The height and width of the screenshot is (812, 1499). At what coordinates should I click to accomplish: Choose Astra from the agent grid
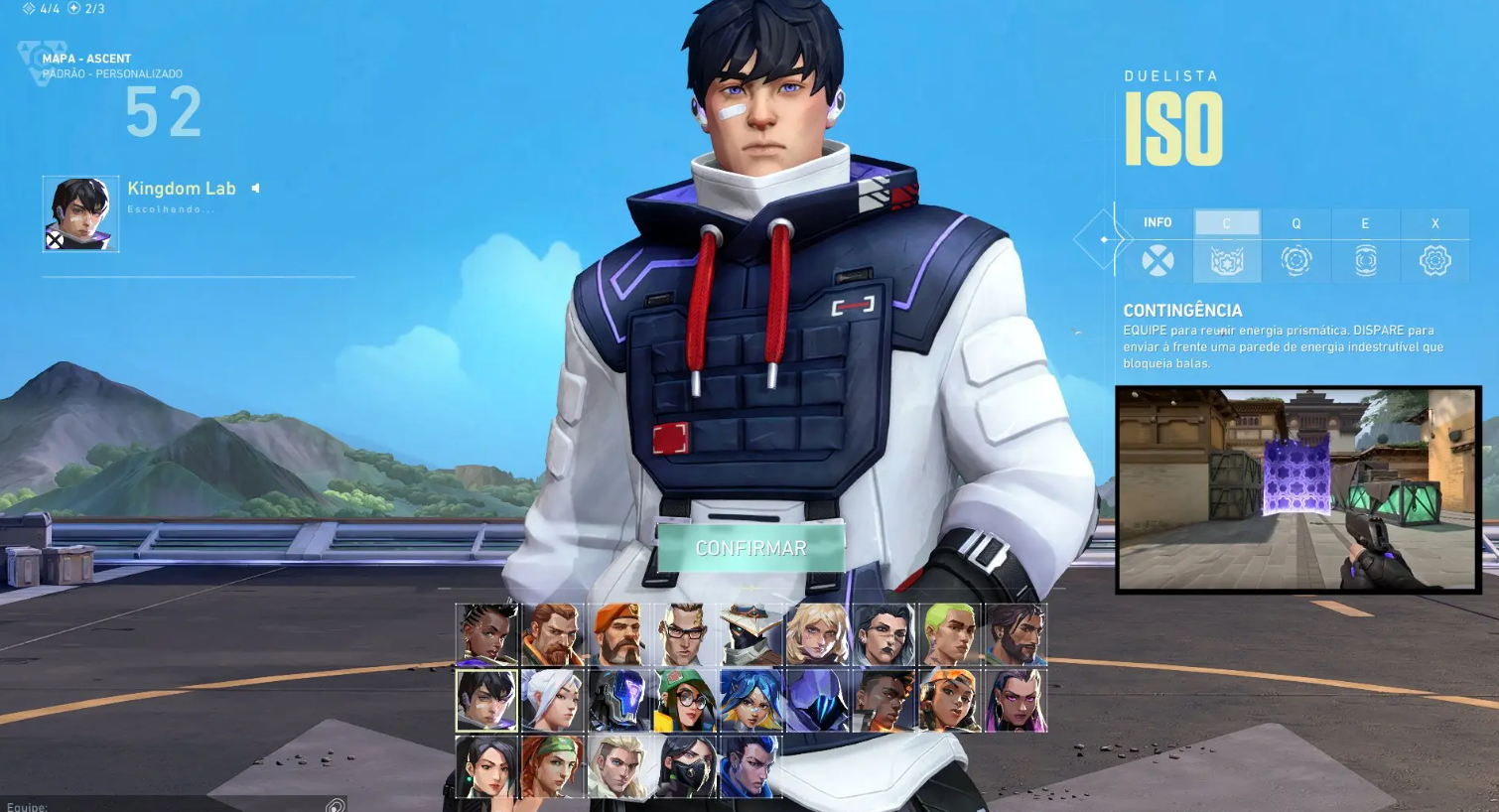click(x=486, y=634)
